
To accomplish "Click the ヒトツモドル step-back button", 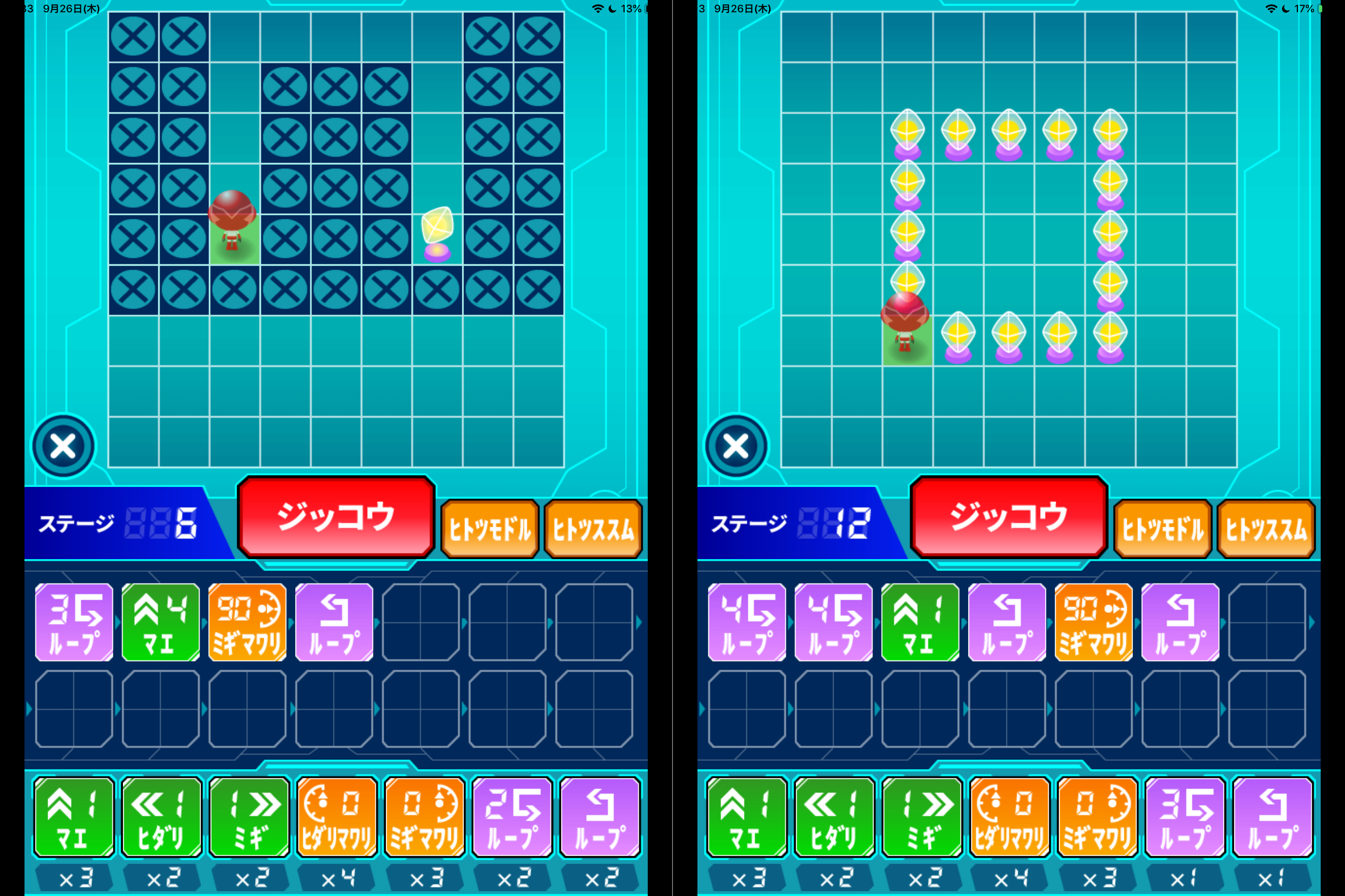I will [x=490, y=528].
